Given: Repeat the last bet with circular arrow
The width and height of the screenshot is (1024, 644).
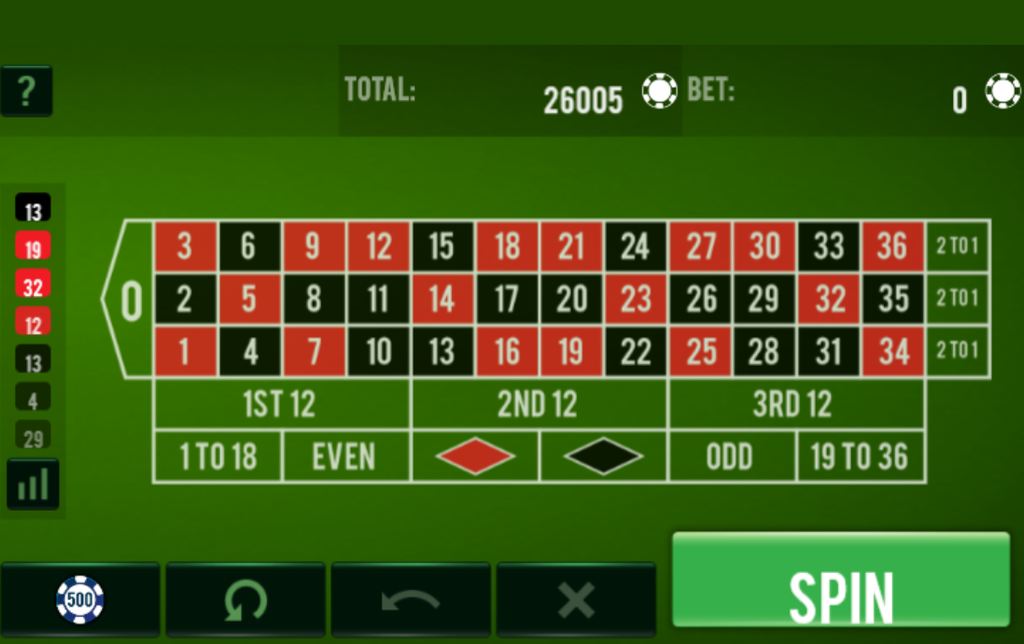Looking at the screenshot, I should pos(245,599).
